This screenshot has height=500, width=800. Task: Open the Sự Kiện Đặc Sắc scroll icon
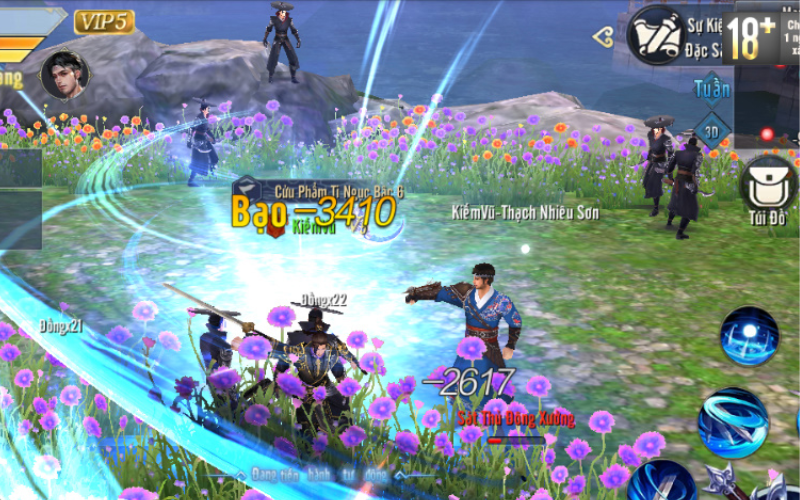[654, 34]
